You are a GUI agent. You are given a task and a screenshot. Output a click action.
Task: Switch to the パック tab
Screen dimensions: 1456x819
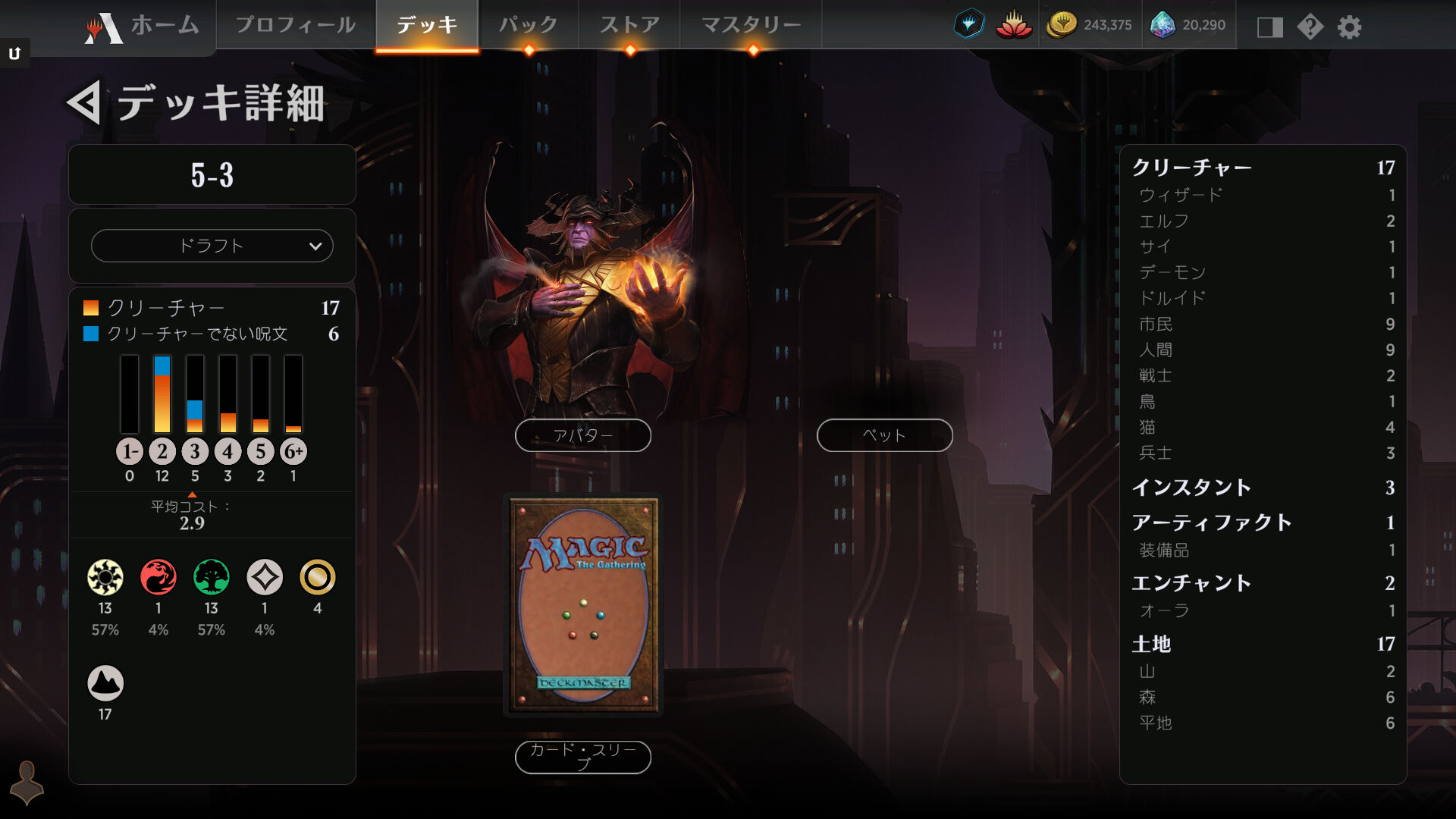[x=529, y=25]
